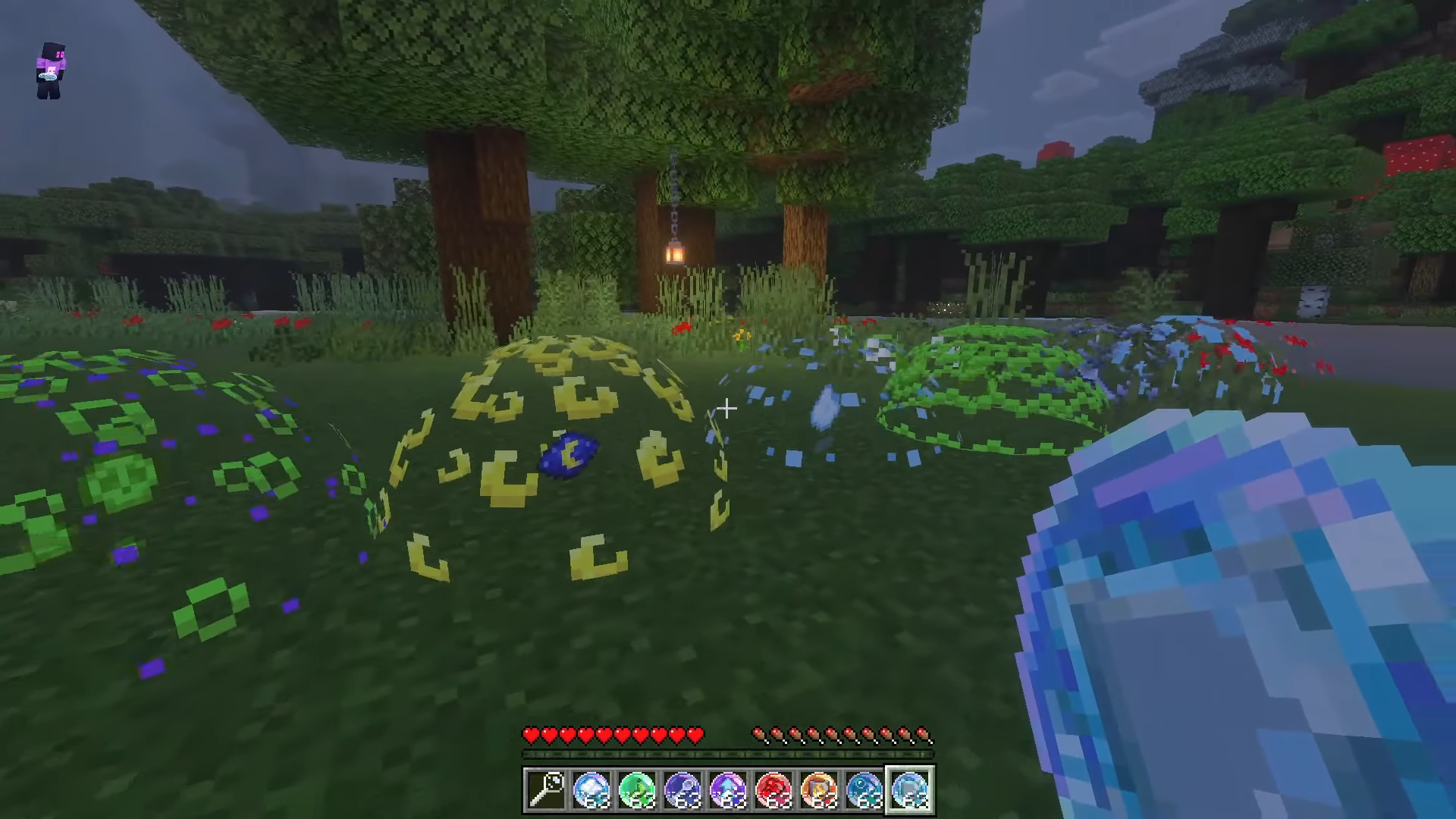Choose the green bubble hotbar slot
The image size is (1456, 819).
pyautogui.click(x=637, y=790)
